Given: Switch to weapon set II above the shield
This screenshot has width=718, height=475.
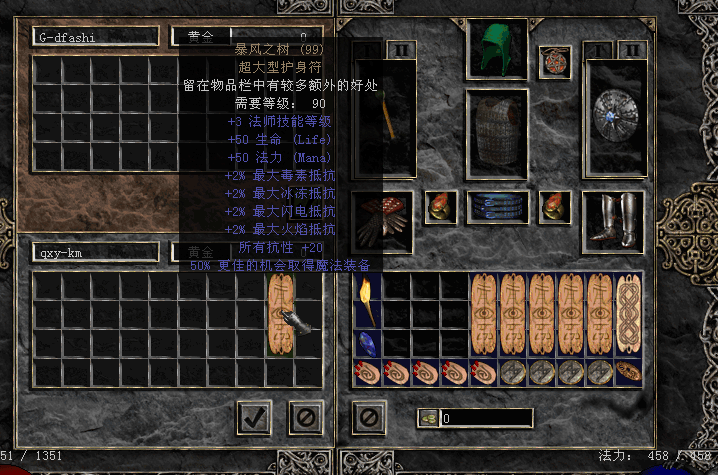Looking at the screenshot, I should (632, 49).
